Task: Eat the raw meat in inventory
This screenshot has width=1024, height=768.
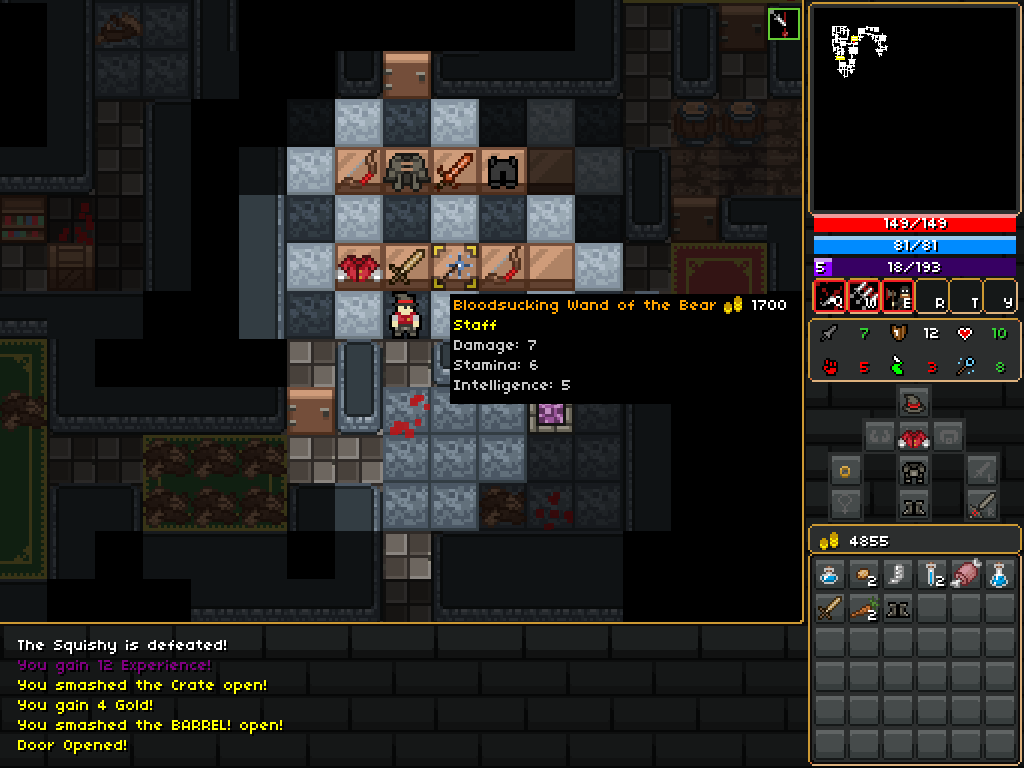Action: pos(965,575)
